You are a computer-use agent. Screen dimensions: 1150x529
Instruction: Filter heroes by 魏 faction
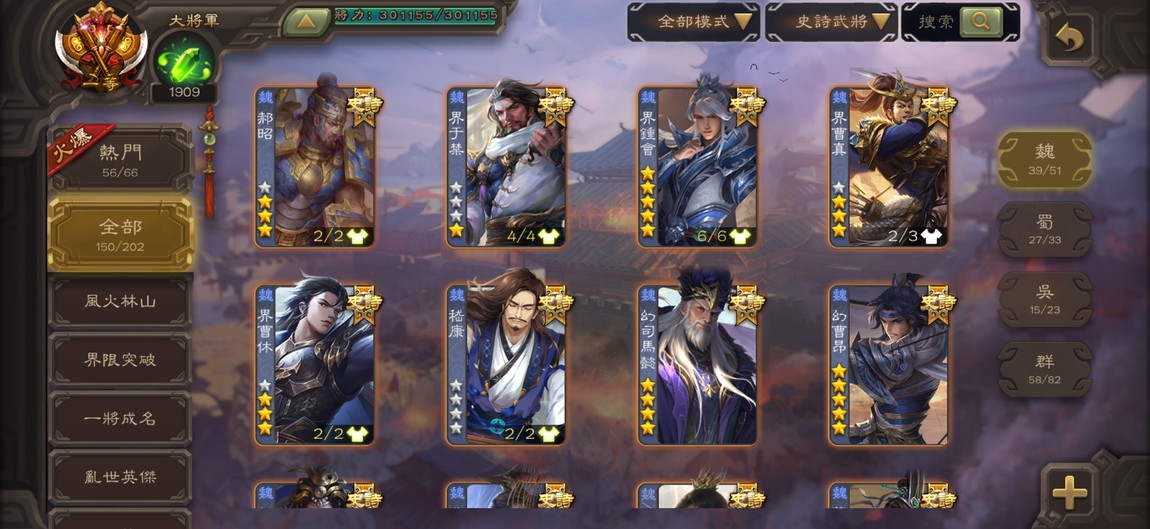pos(1044,158)
